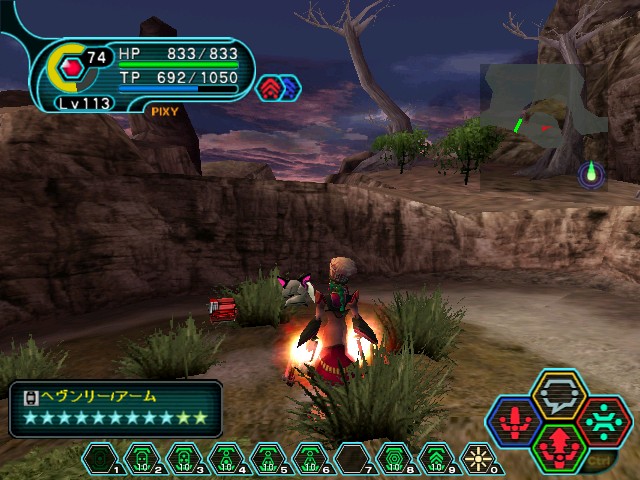Screen dimensions: 640x480
Task: Activate the sunburst icon in slot 0
Action: [x=477, y=459]
